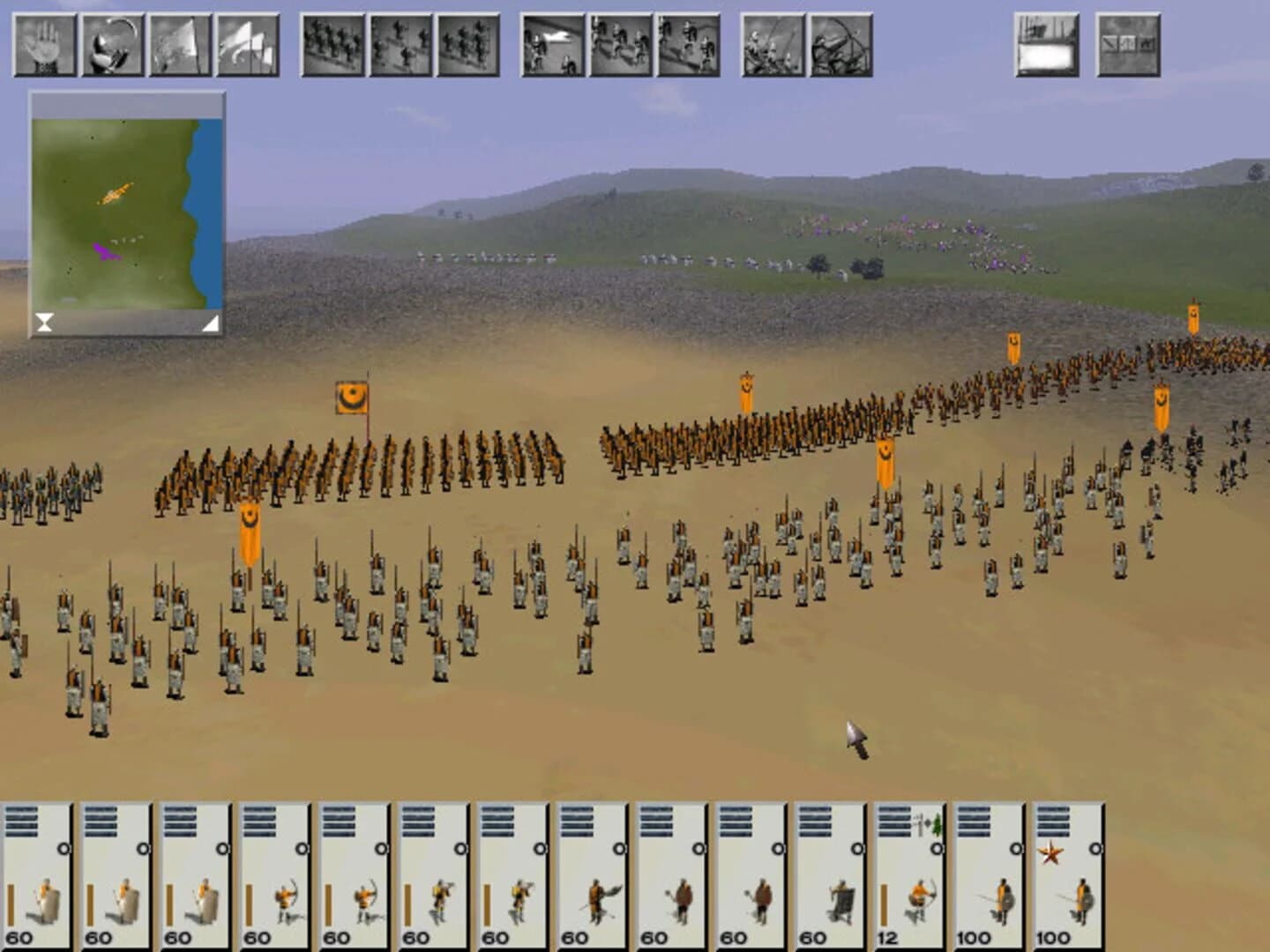1270x952 pixels.
Task: Expand the minimap via bottom-right corner arrow
Action: click(x=210, y=324)
